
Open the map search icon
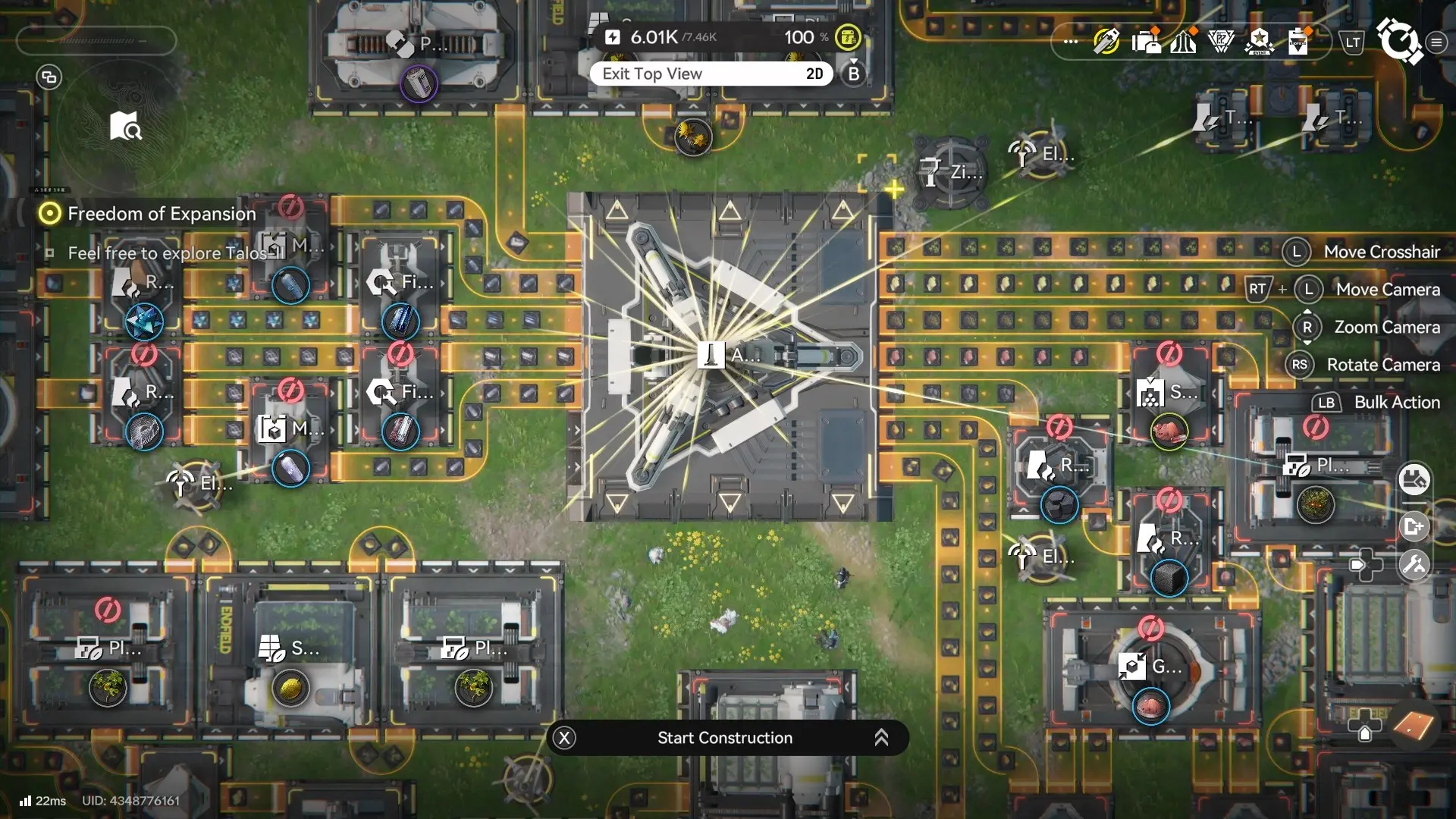tap(125, 127)
